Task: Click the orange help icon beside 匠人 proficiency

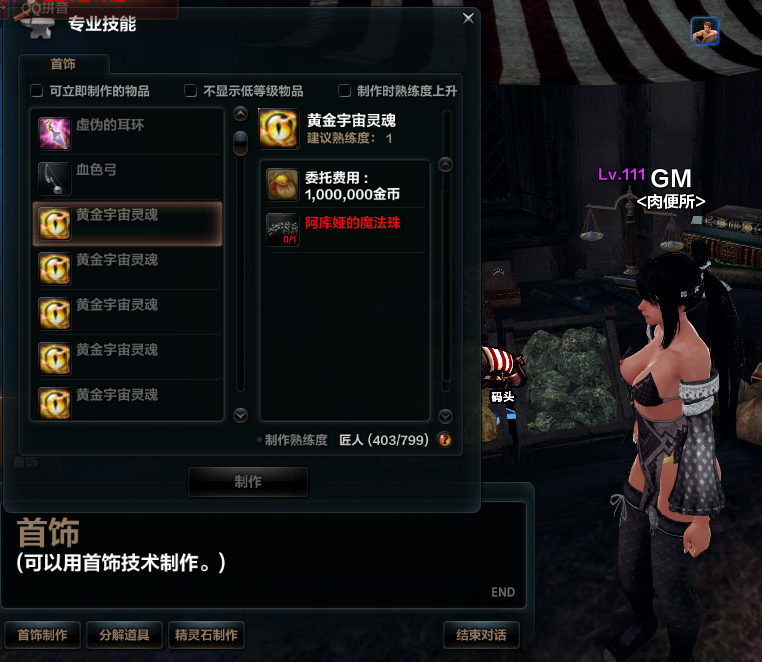Action: tap(445, 439)
